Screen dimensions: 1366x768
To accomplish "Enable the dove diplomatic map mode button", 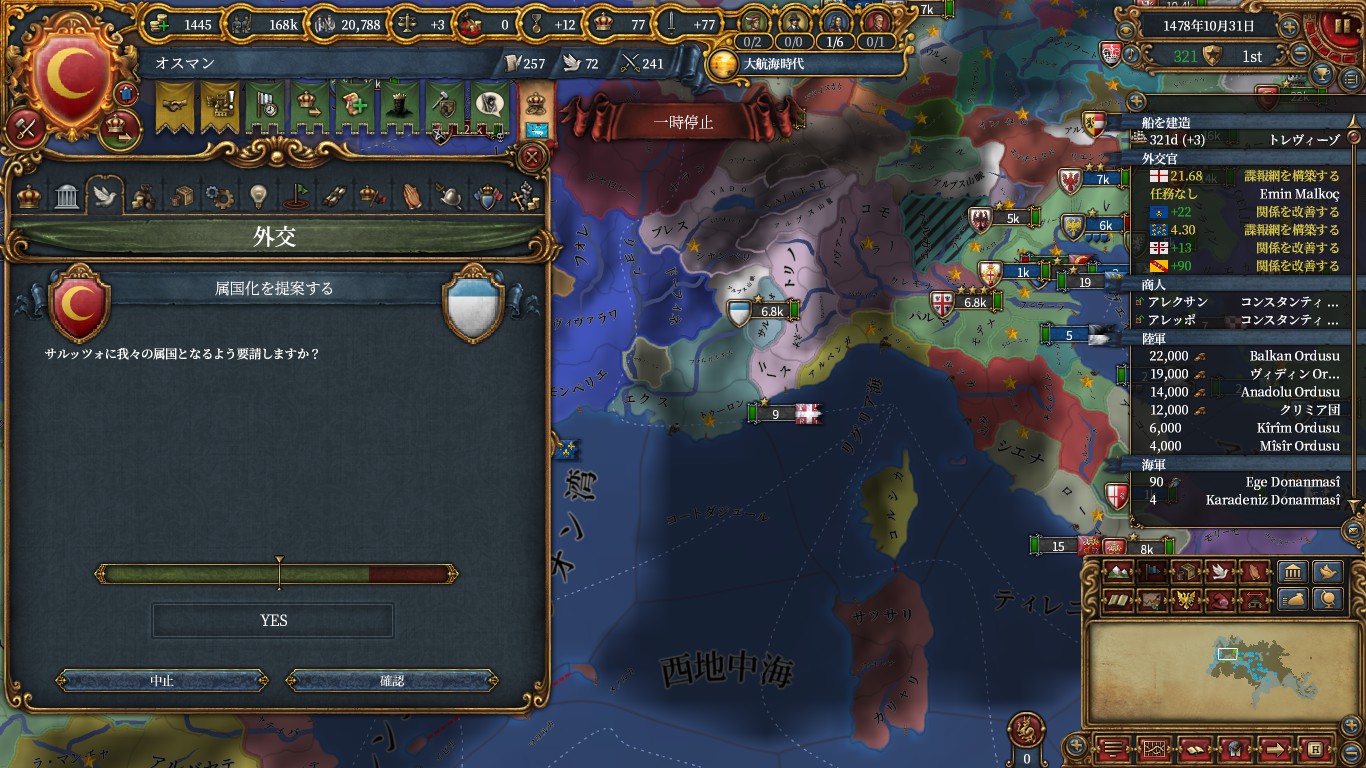I will point(1218,572).
